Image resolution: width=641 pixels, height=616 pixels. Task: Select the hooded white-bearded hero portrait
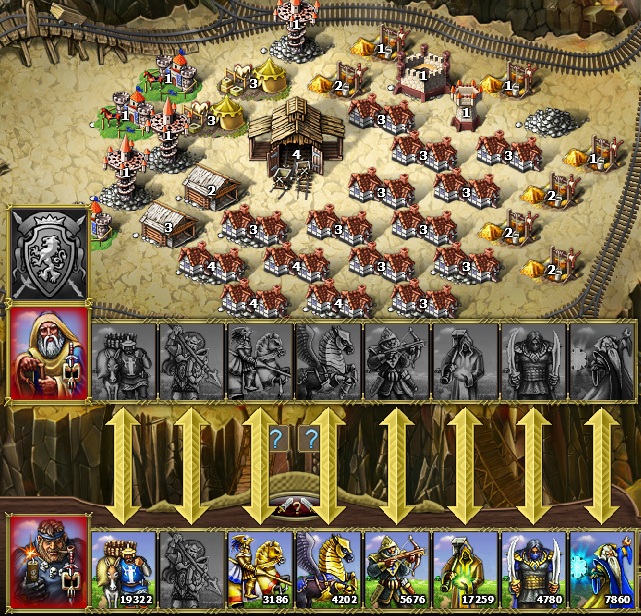48,353
